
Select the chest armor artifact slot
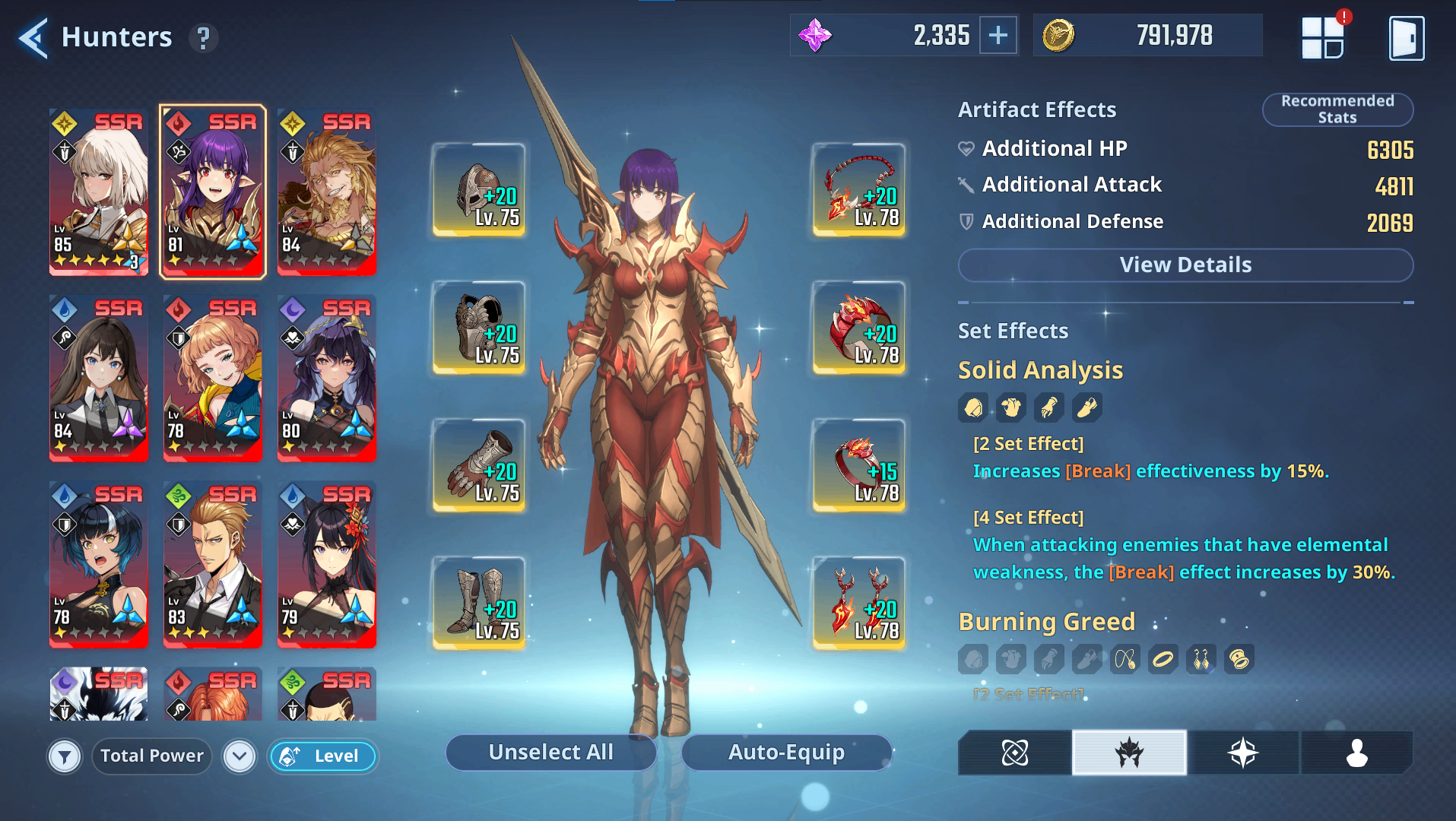tap(479, 328)
